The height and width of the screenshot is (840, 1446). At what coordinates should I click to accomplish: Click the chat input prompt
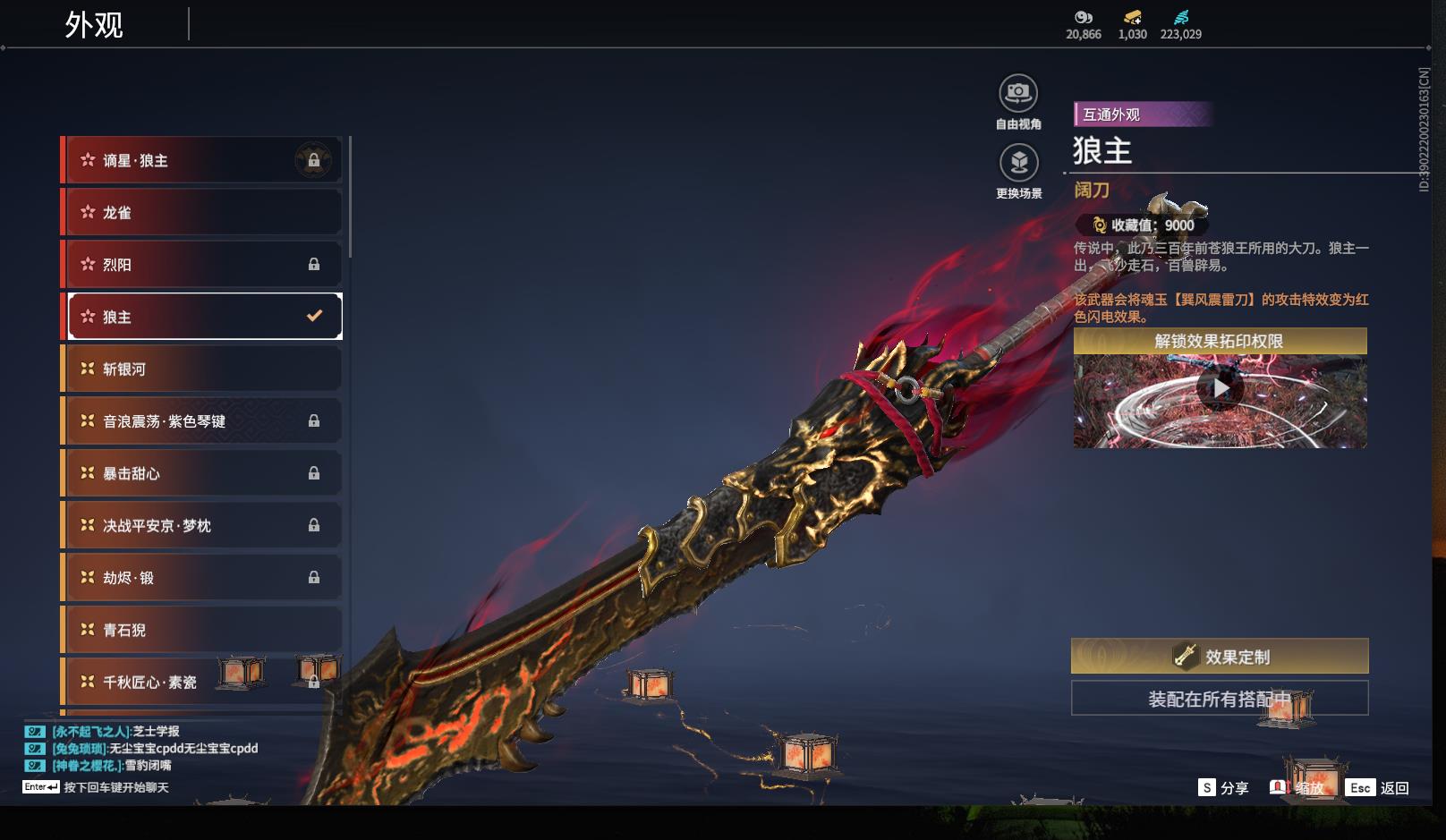tap(115, 787)
